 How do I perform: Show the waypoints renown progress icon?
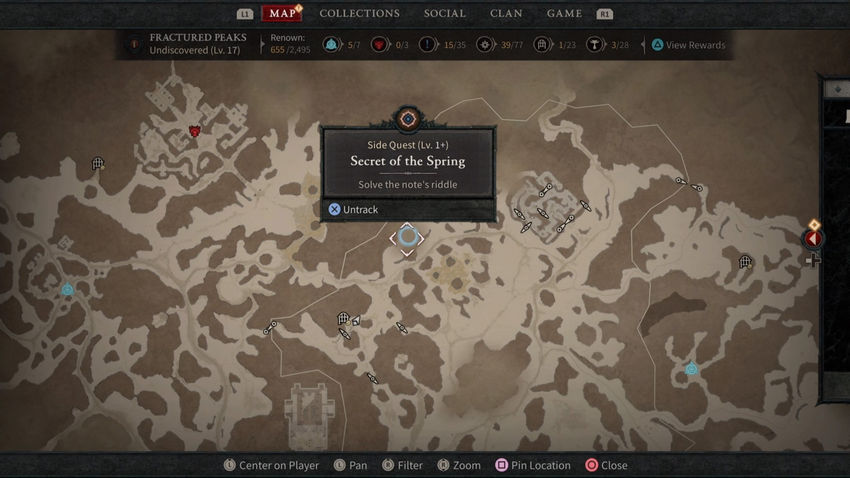click(x=332, y=45)
